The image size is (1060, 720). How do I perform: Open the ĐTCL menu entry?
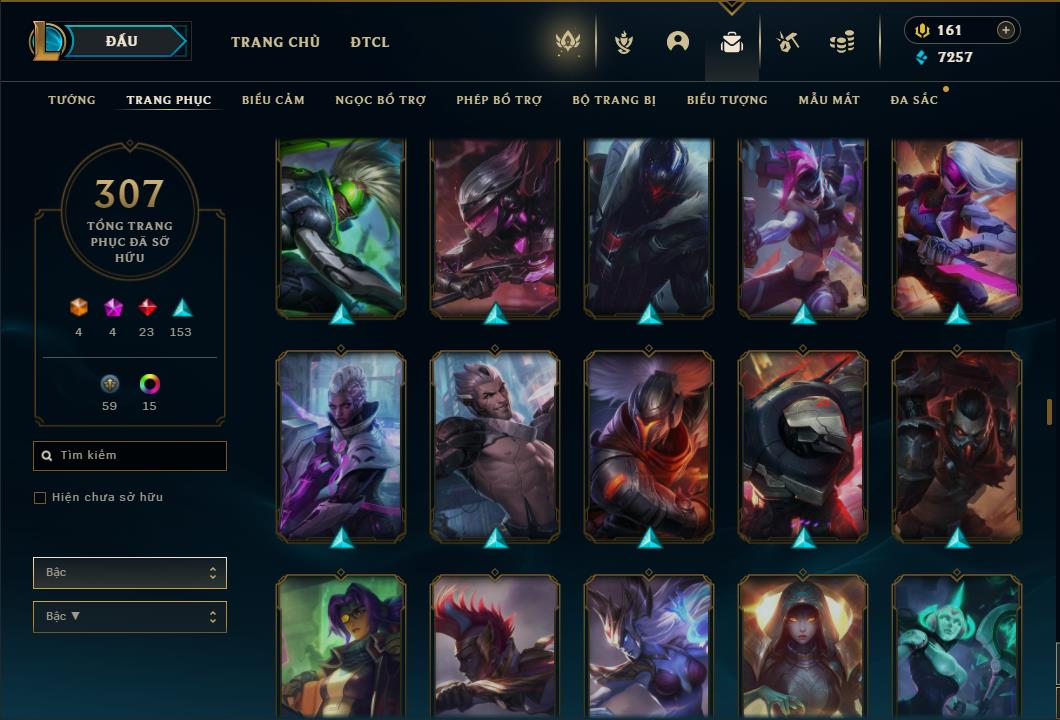370,42
